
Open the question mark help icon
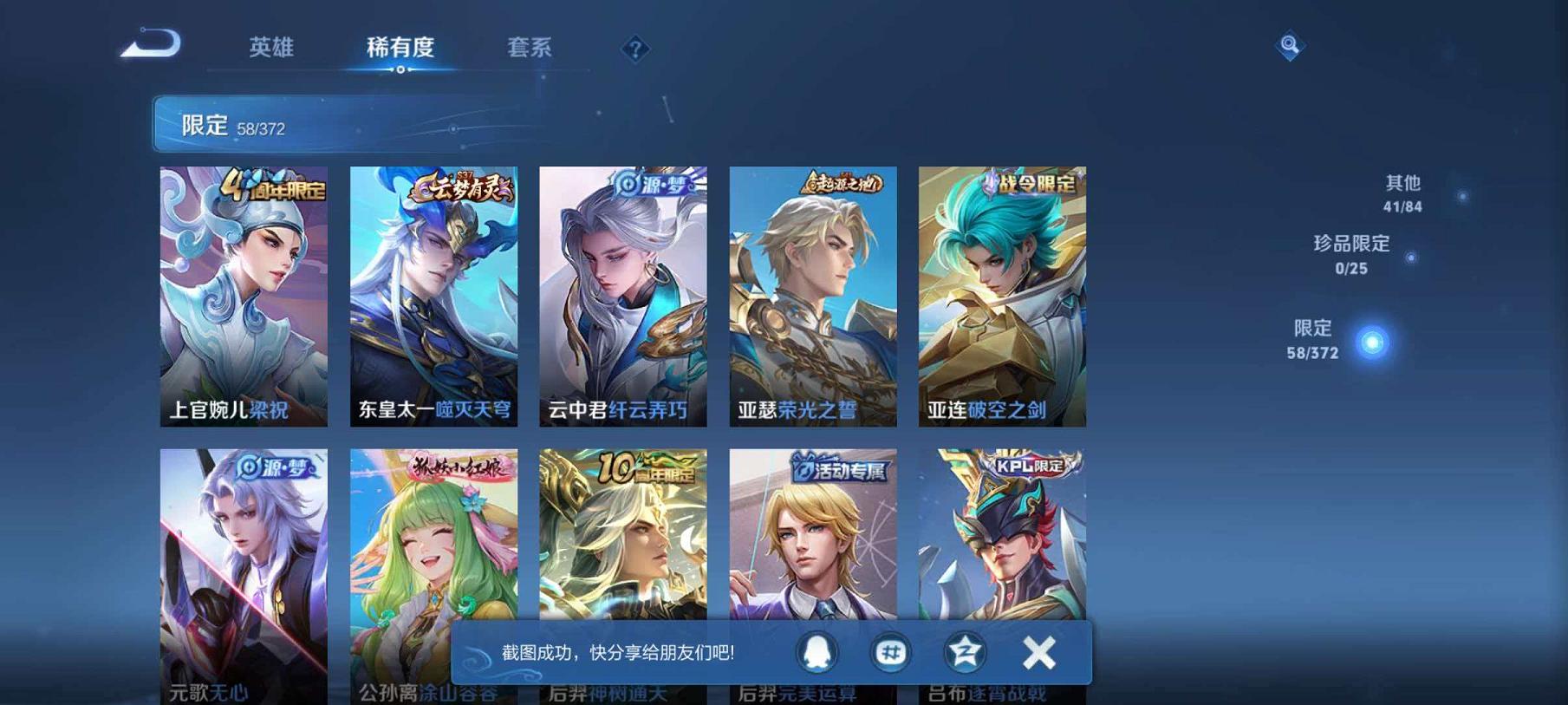coord(636,49)
